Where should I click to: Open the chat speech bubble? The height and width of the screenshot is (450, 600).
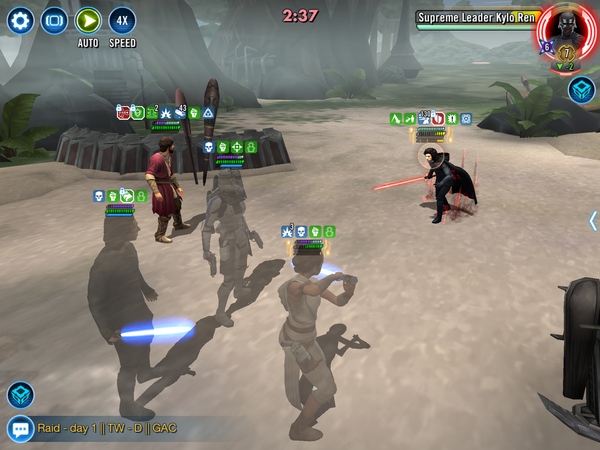point(20,429)
